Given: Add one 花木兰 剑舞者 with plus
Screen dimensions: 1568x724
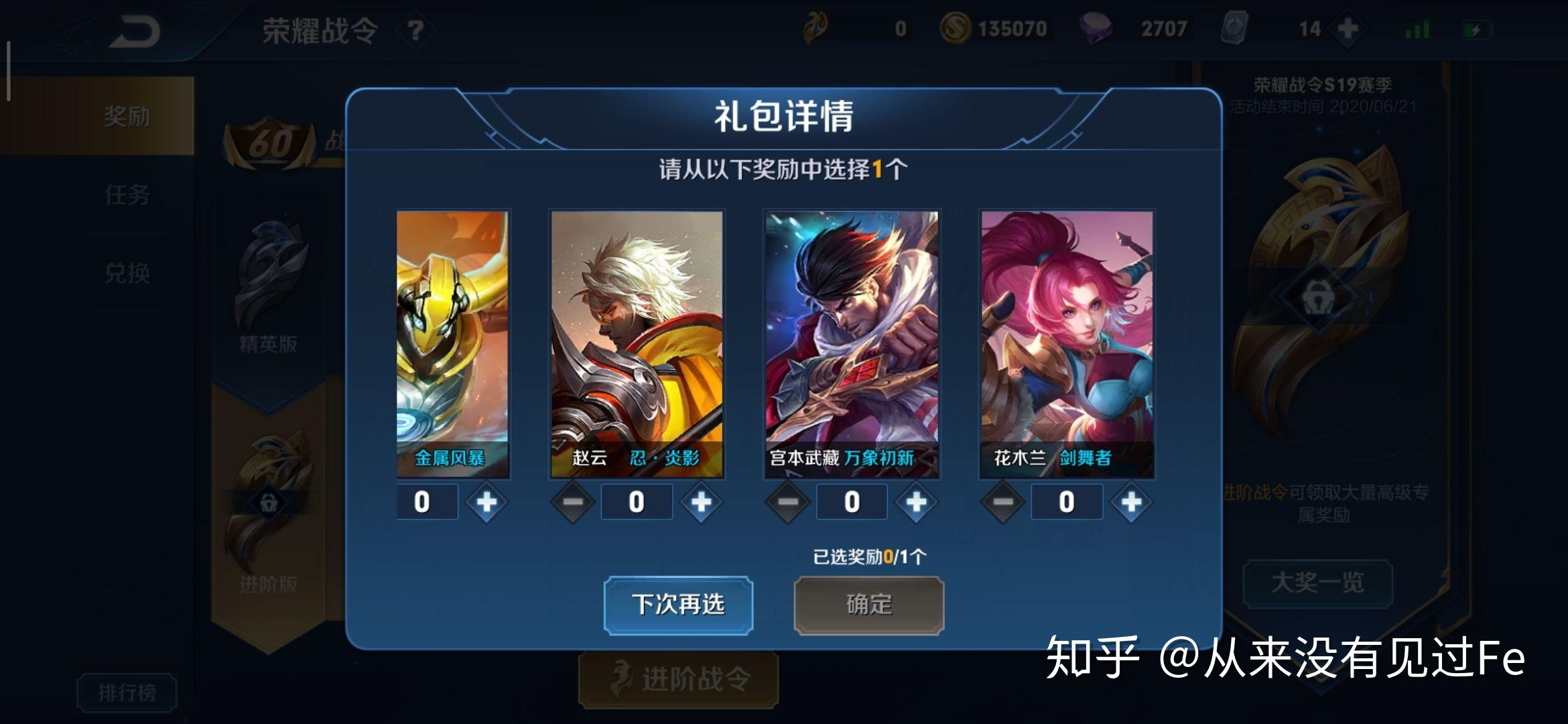Looking at the screenshot, I should point(1131,502).
